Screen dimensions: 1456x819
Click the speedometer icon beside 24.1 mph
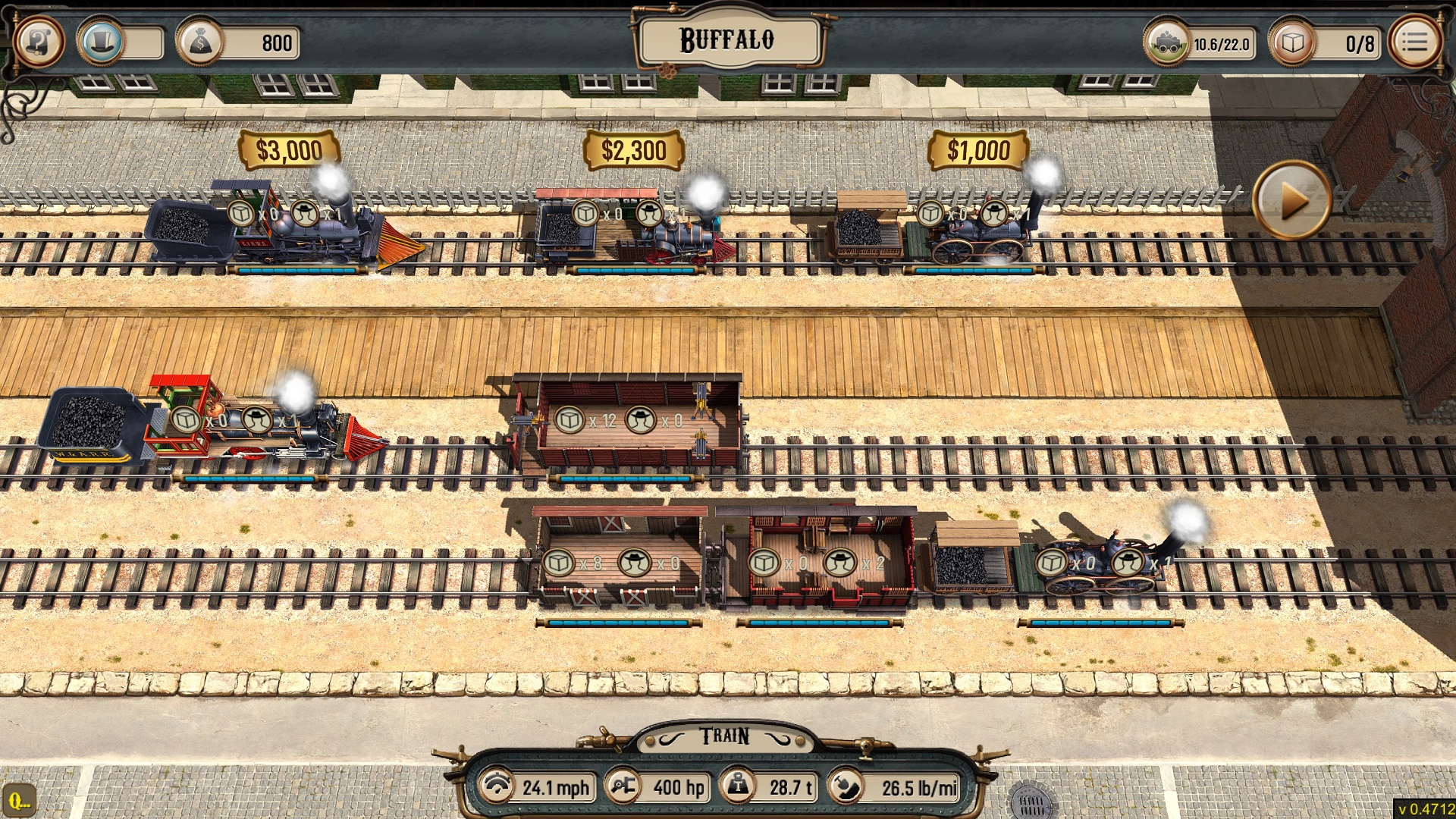(497, 787)
